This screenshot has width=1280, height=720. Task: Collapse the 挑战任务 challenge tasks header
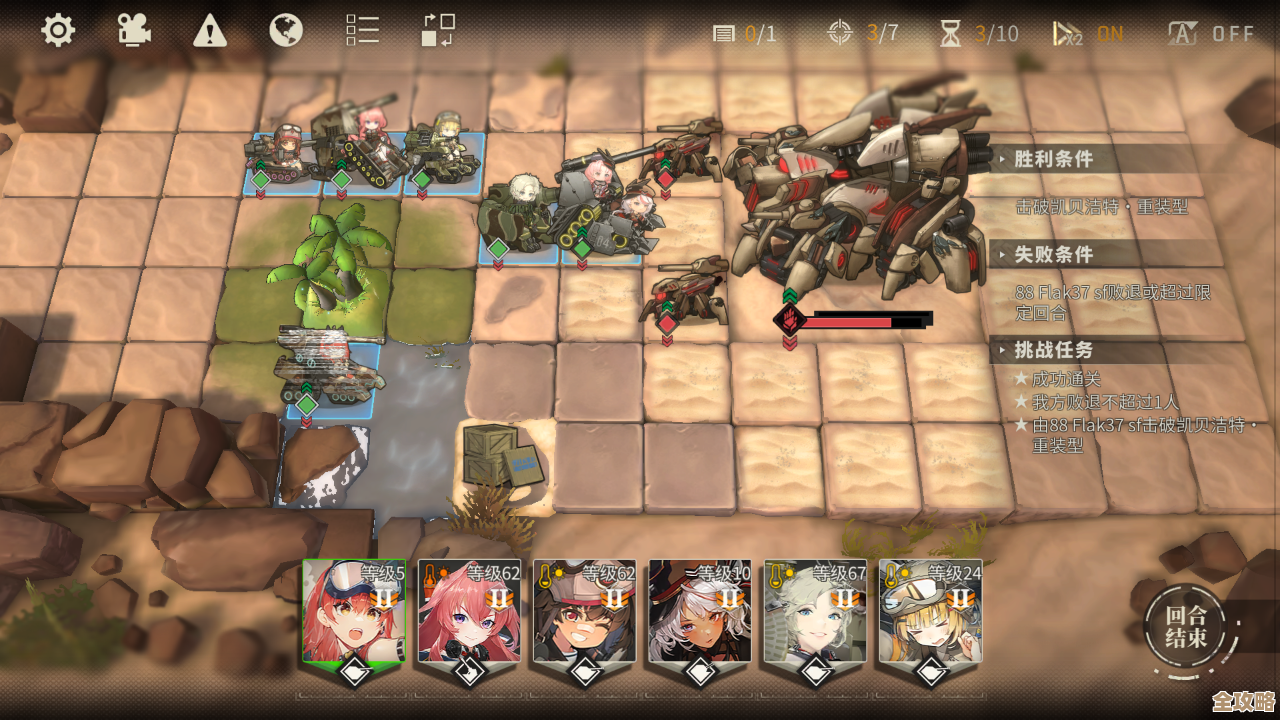[x=1054, y=350]
